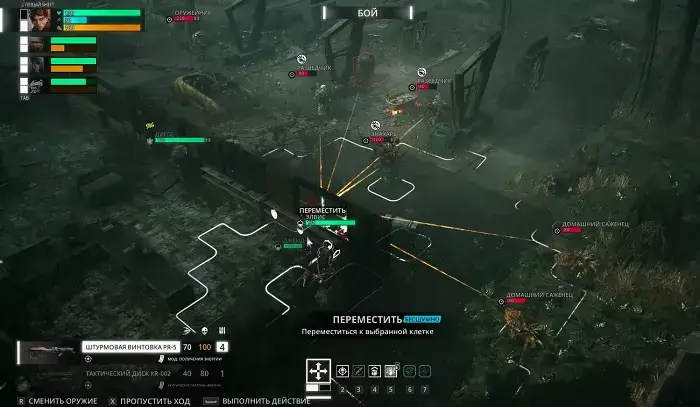The width and height of the screenshot is (700, 407).
Task: Click the Сменить оружие button
Action: [60, 400]
